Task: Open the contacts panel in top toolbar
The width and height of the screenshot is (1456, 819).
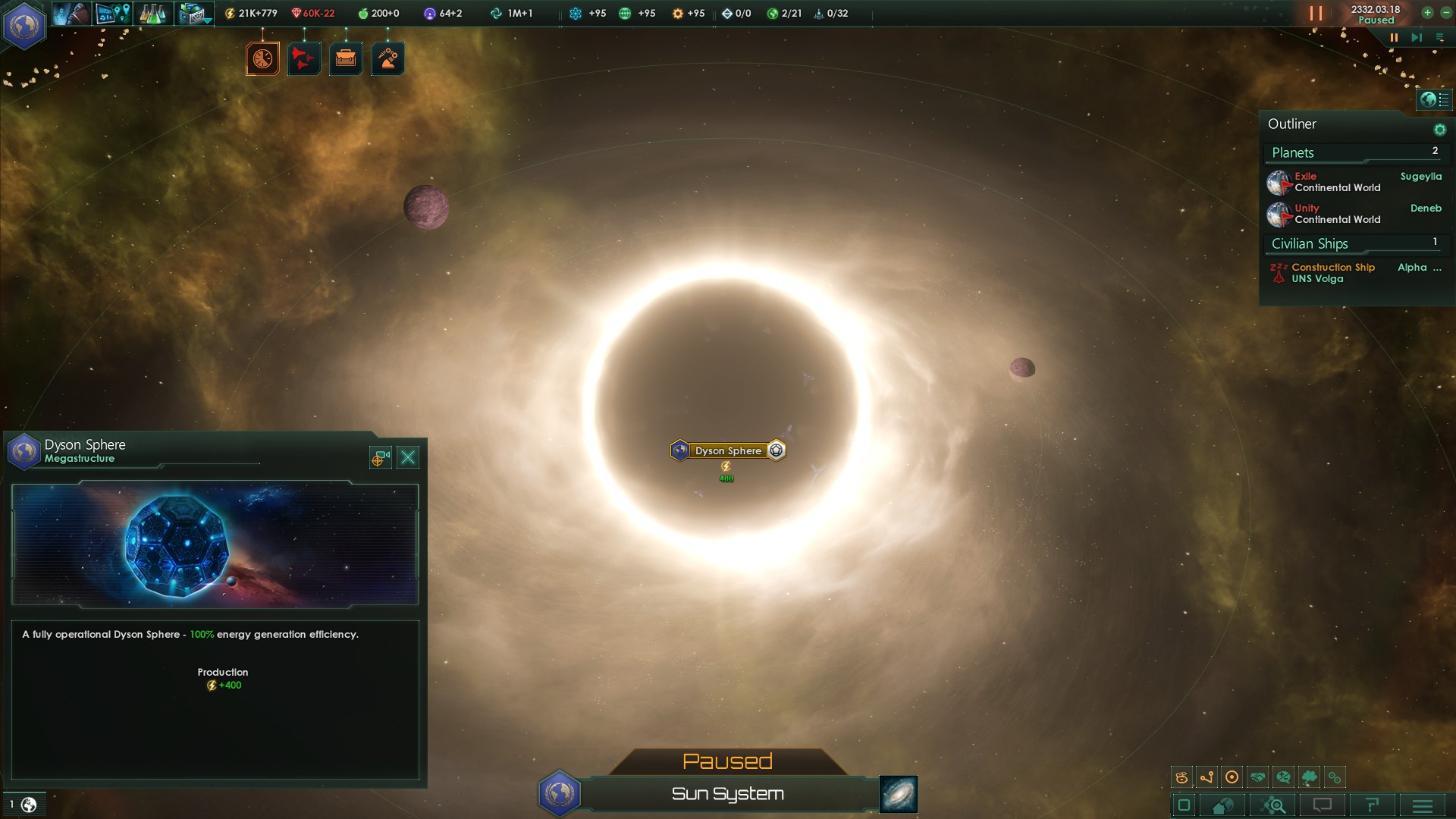Action: (x=72, y=13)
